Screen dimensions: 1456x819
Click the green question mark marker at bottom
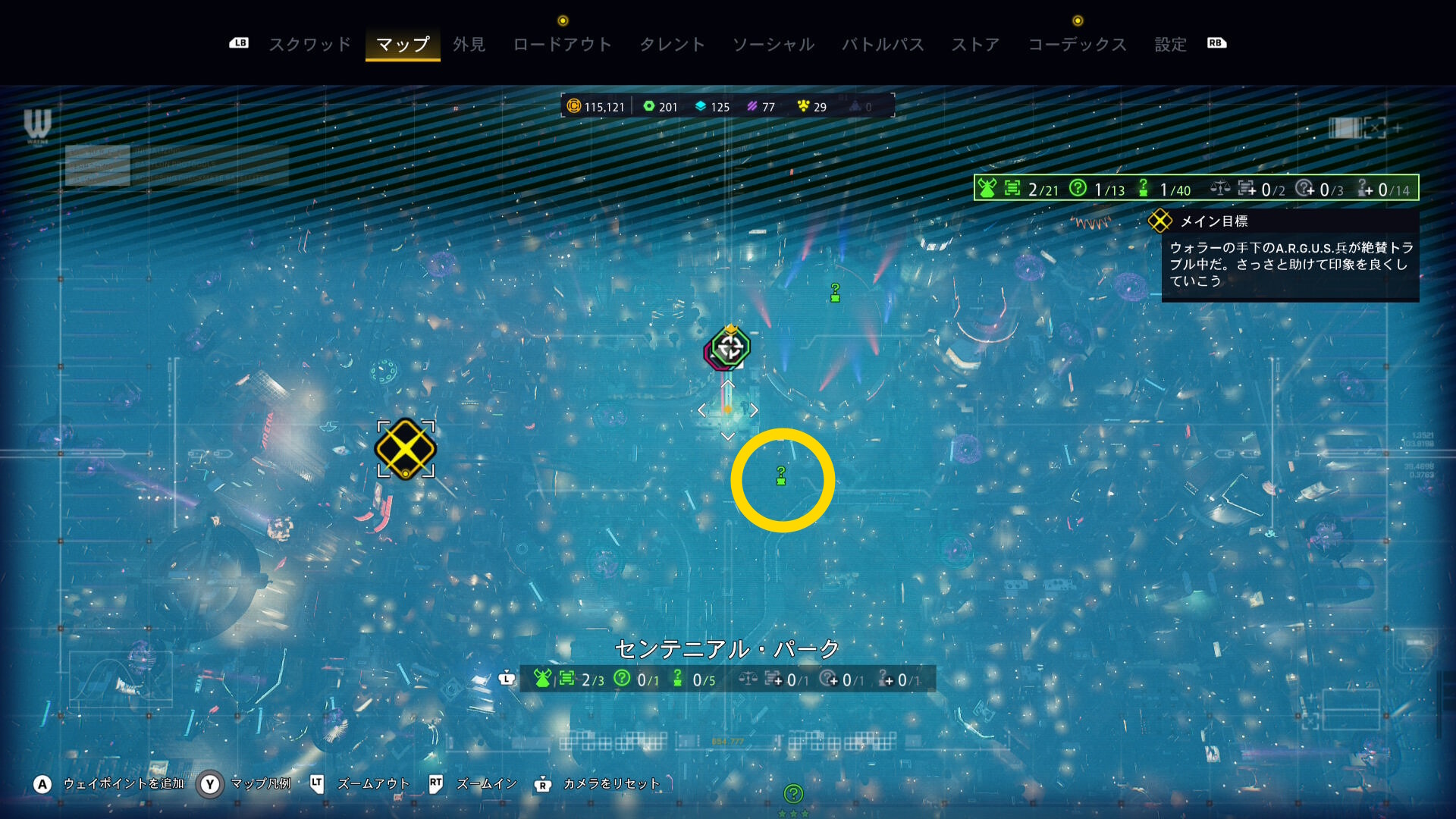click(793, 794)
